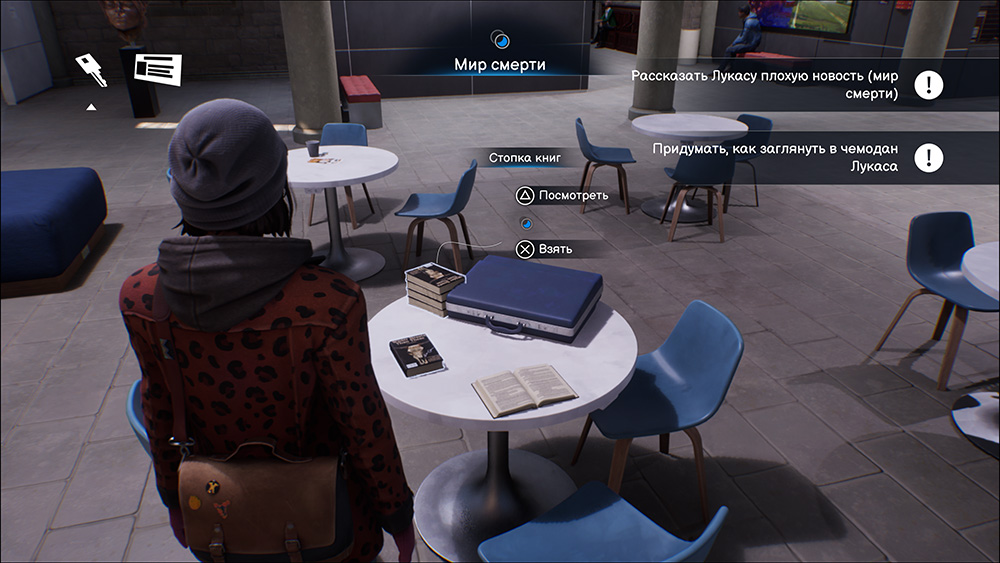The image size is (1000, 563).
Task: Choose the "Посмотреть" interaction option
Action: click(x=562, y=195)
